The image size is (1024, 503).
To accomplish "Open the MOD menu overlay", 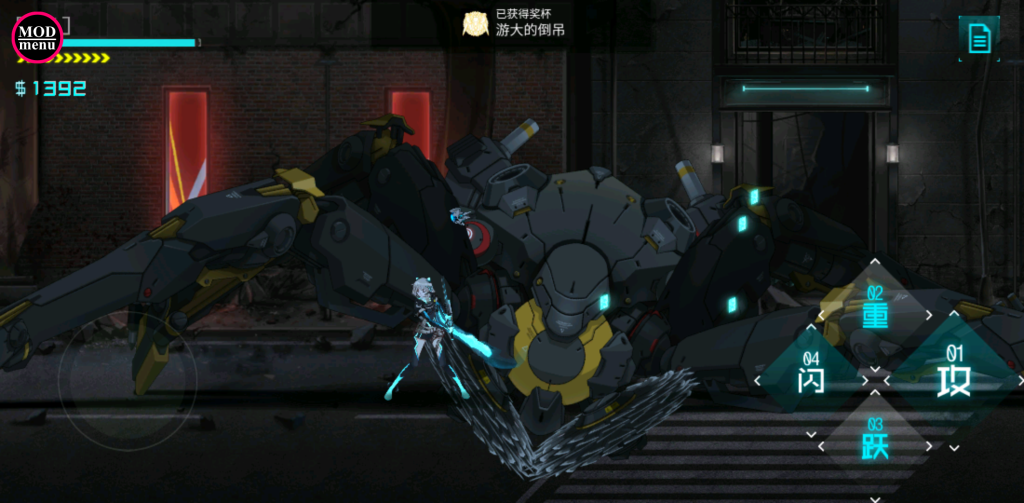I will [x=37, y=38].
